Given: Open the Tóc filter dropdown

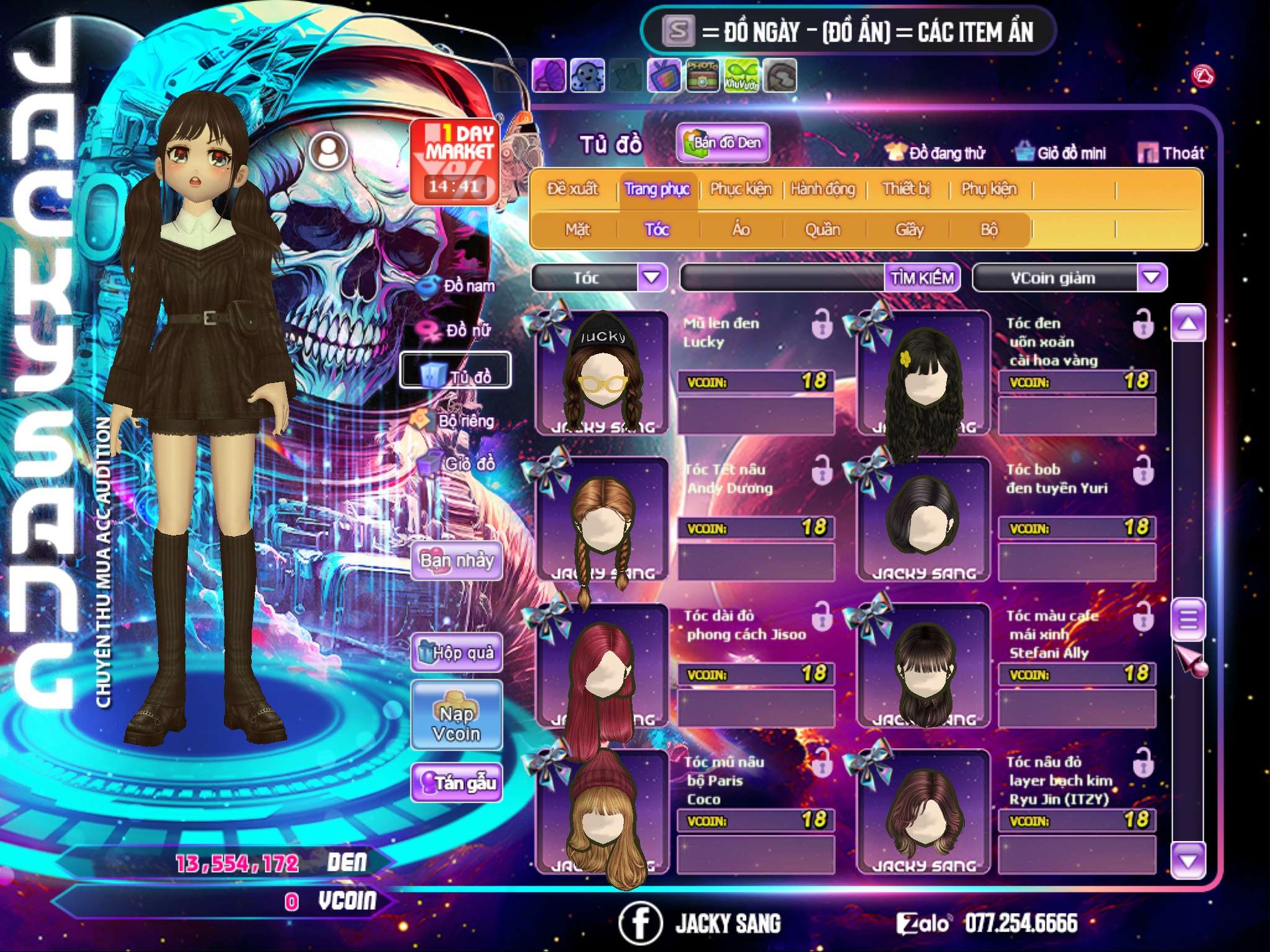Looking at the screenshot, I should click(x=652, y=277).
